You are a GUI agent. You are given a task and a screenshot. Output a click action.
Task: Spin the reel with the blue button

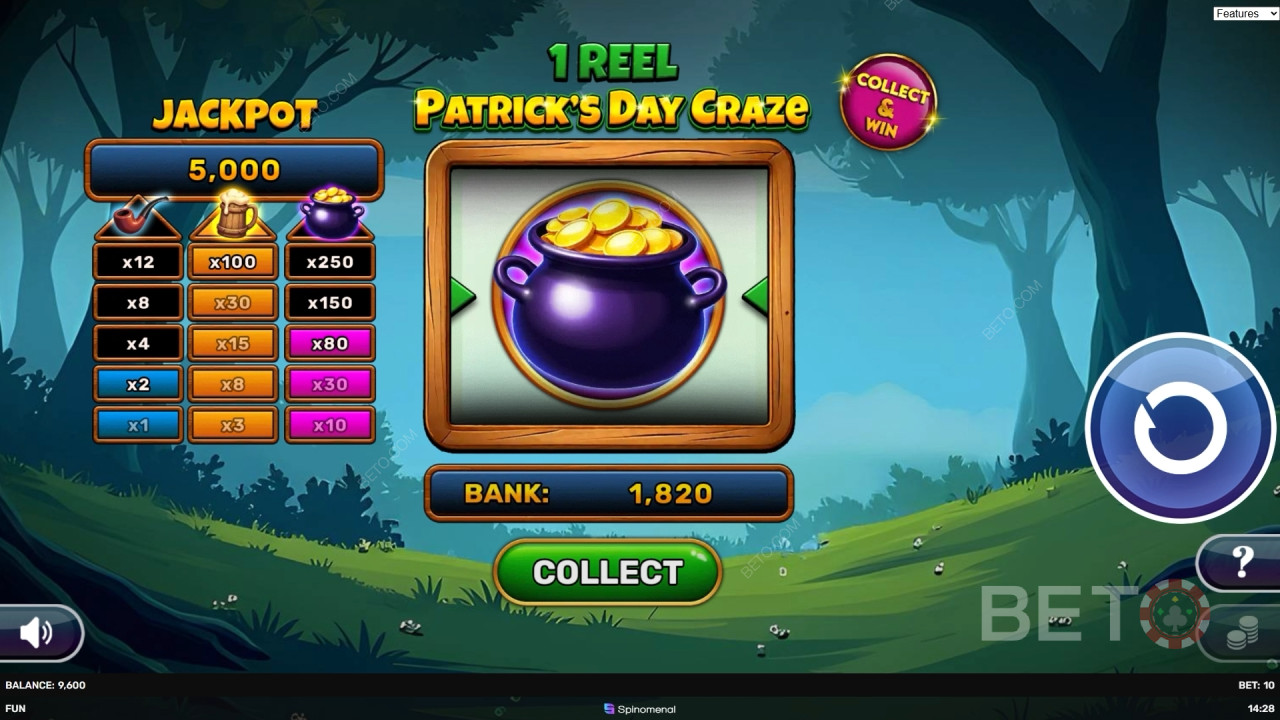[x=1179, y=428]
